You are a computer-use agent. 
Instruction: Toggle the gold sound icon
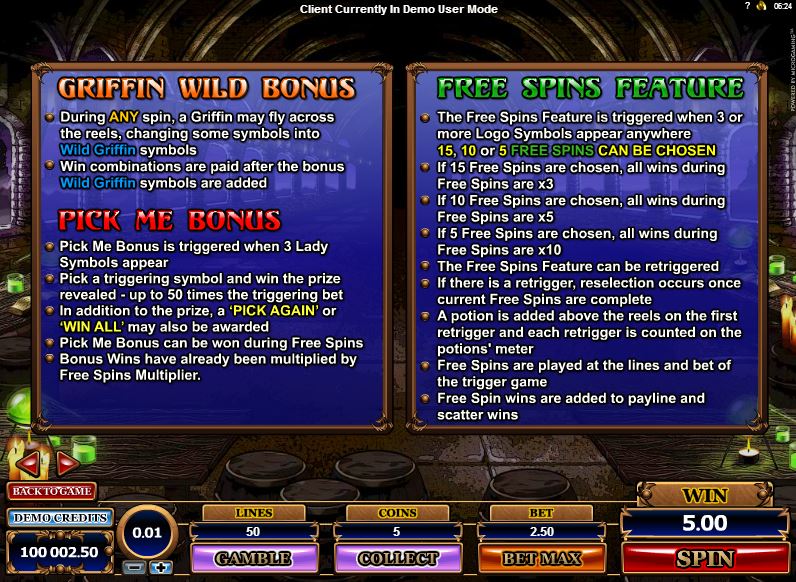coord(761,7)
